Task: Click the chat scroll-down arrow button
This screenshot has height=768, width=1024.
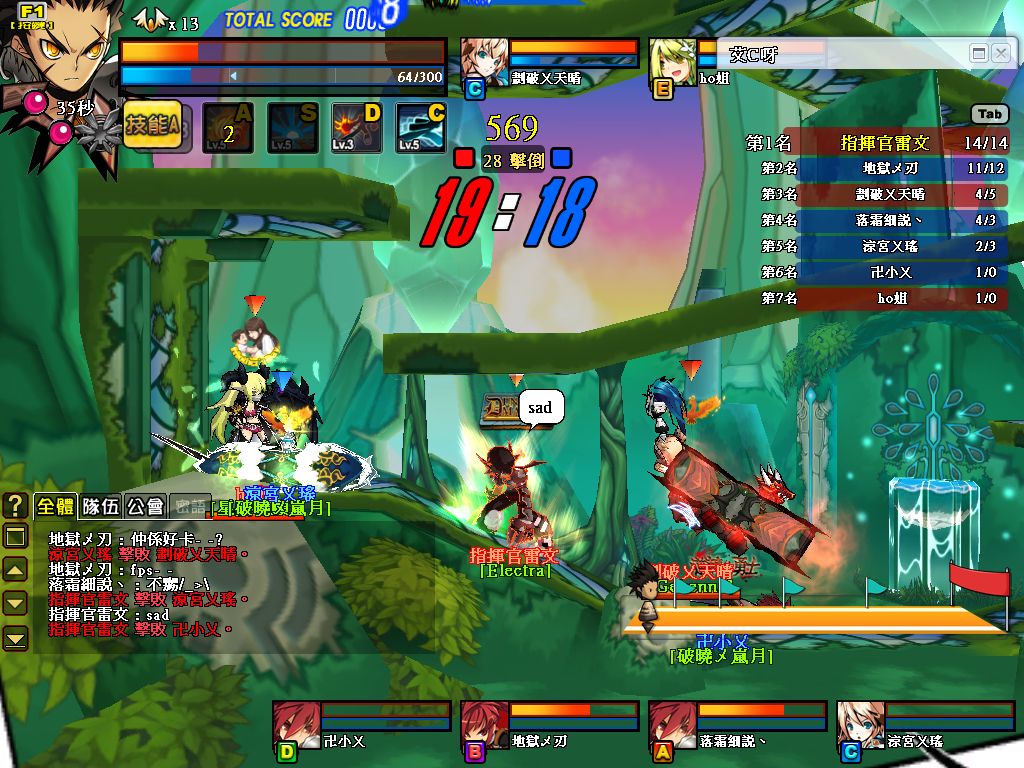Action: pos(15,603)
